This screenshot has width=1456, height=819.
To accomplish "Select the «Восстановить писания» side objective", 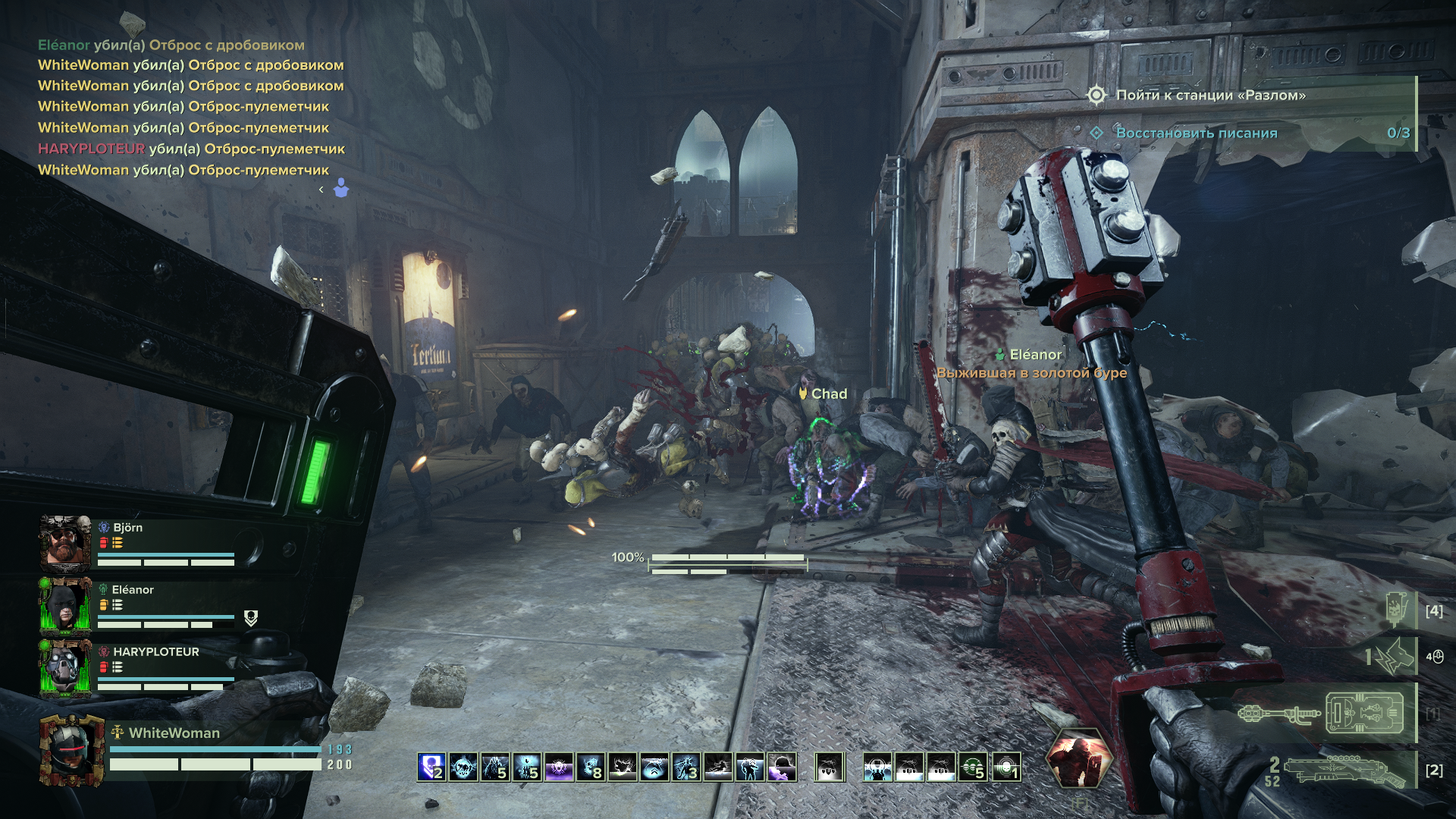I will tap(1196, 133).
